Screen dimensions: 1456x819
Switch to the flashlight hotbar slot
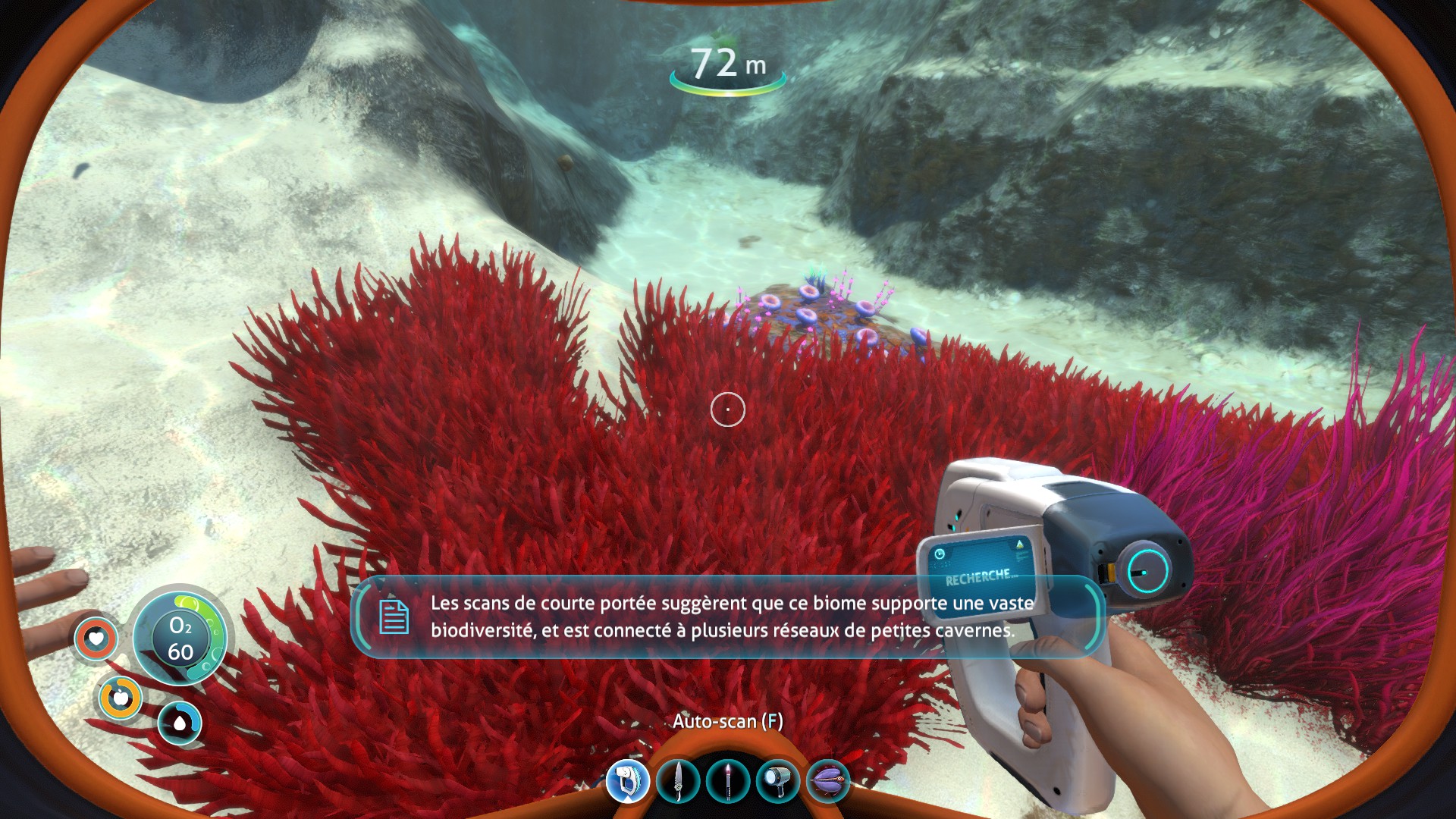click(x=778, y=781)
